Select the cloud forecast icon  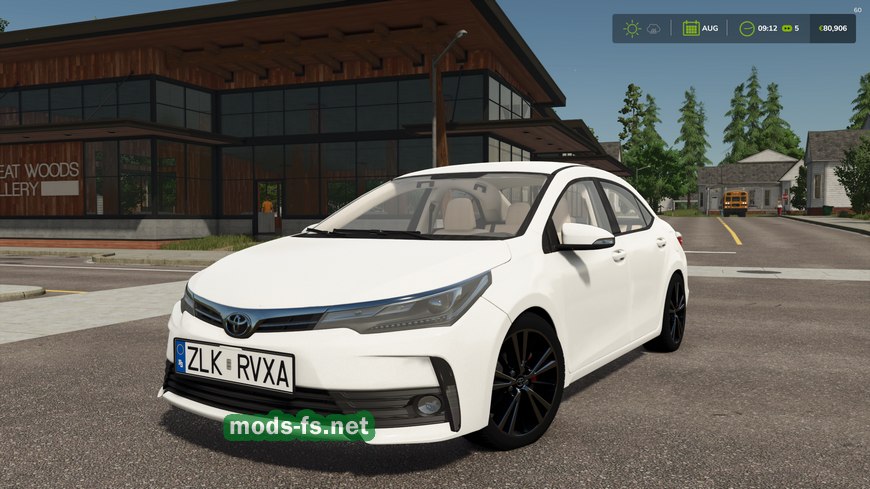click(654, 28)
